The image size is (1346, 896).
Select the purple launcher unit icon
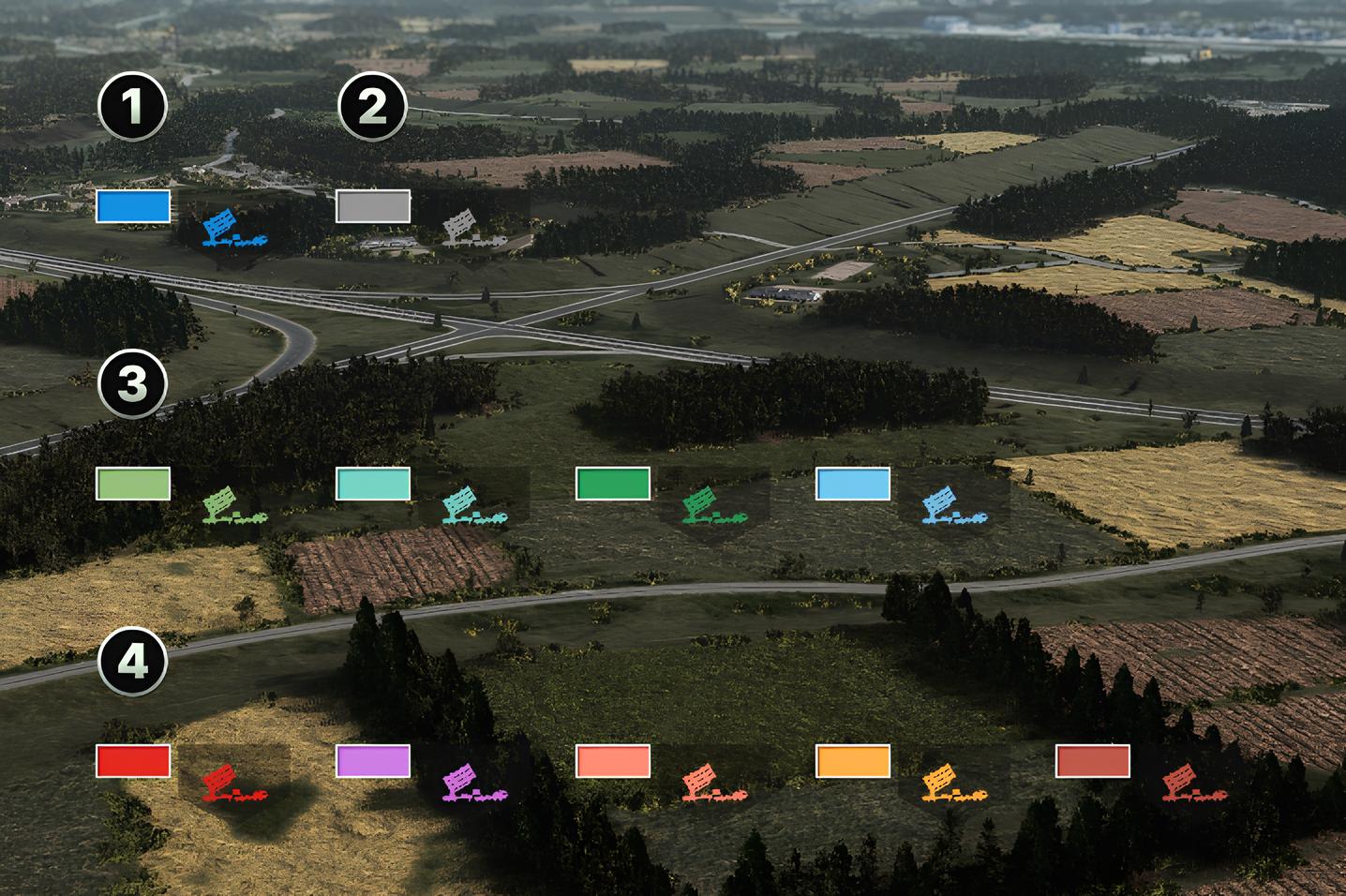pos(473,783)
